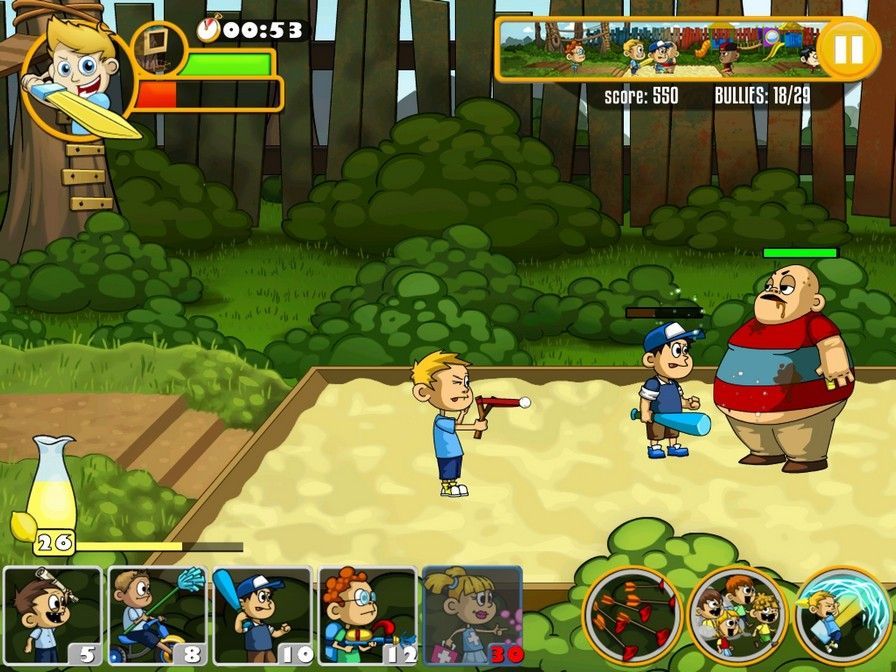Viewport: 896px width, 672px height.
Task: Activate the dart arrow volley ability
Action: [x=631, y=614]
